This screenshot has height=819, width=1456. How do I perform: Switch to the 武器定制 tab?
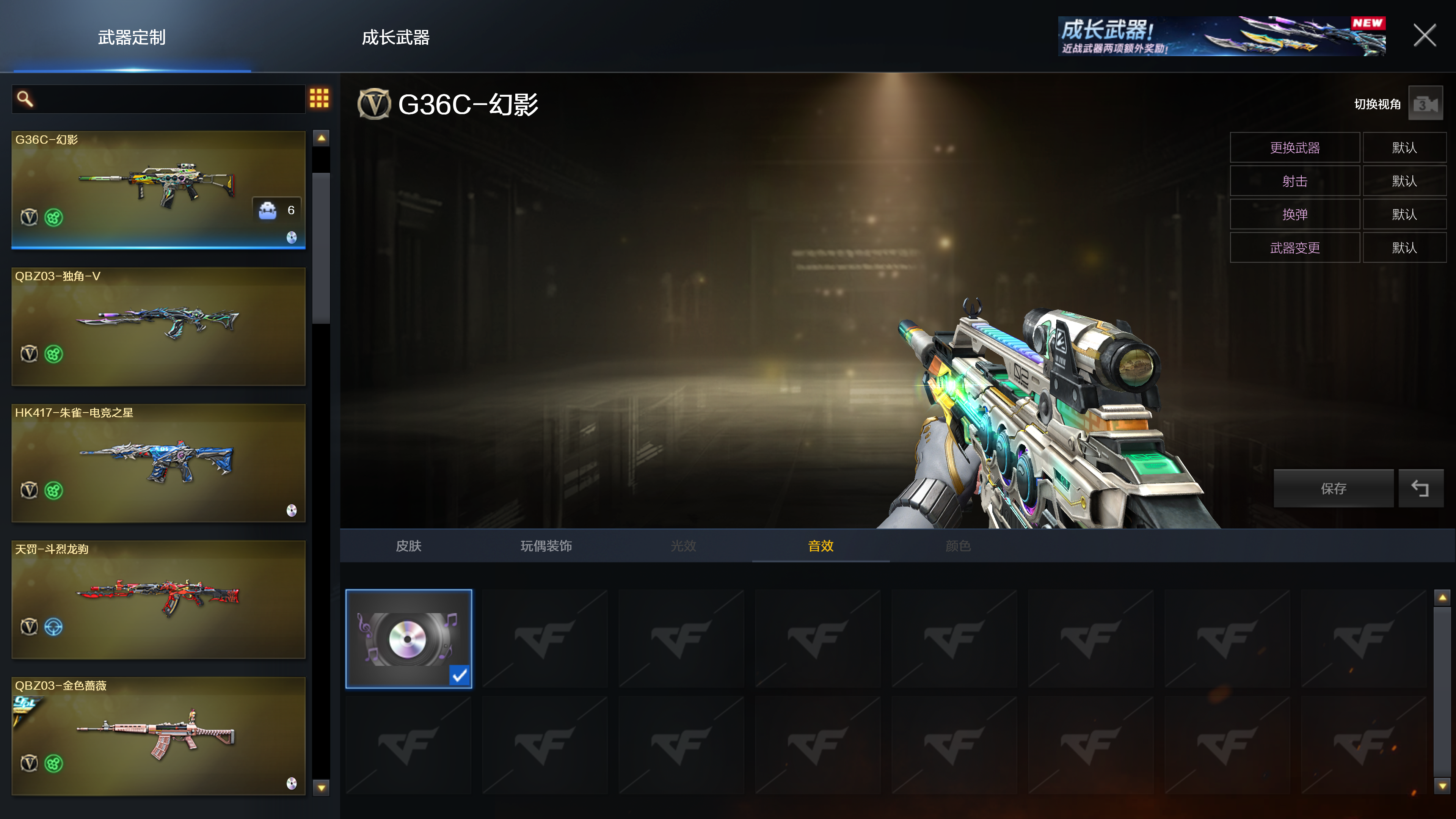point(132,37)
